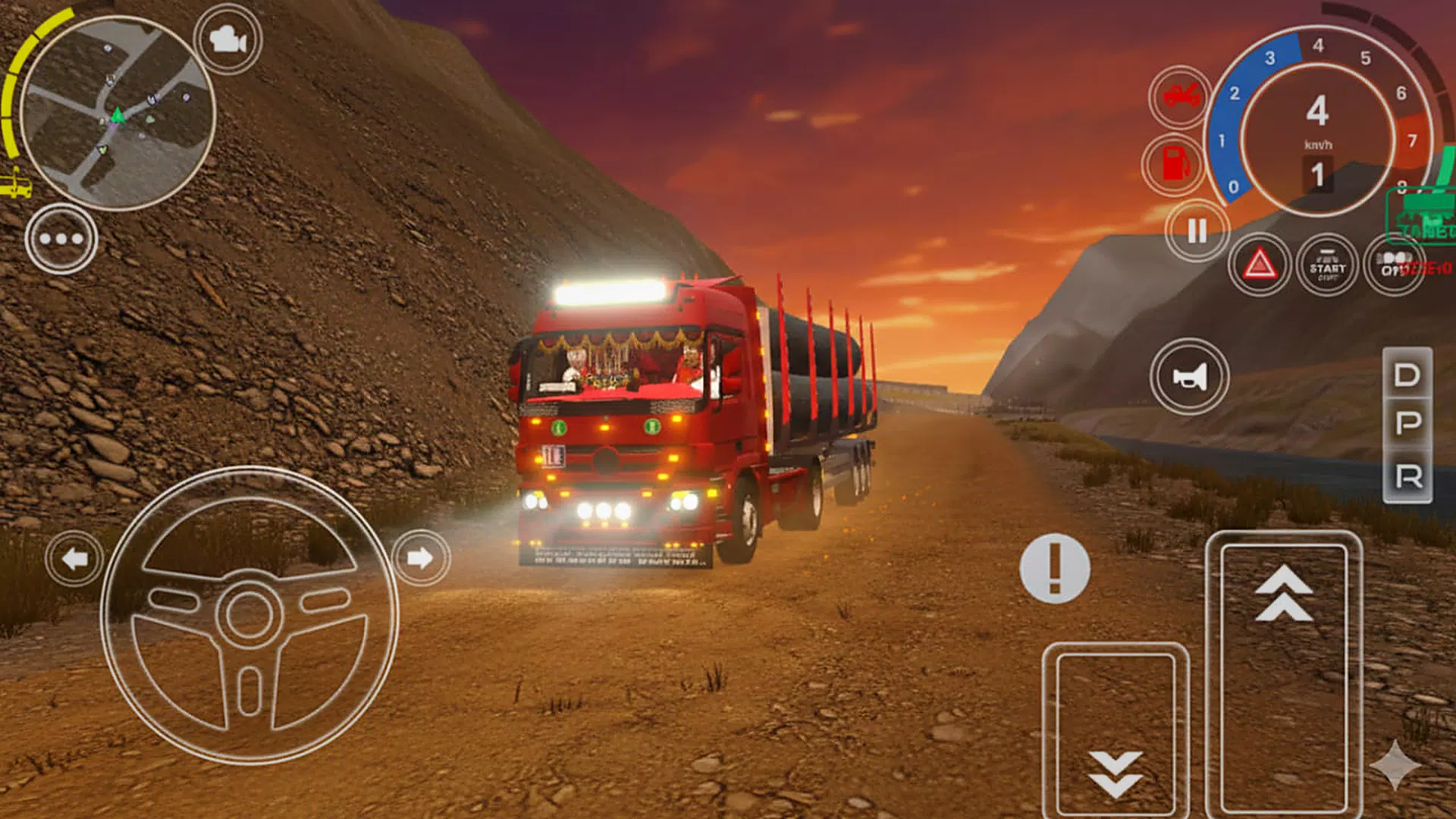The height and width of the screenshot is (819, 1456).
Task: Open the circular minimap
Action: pos(118,114)
